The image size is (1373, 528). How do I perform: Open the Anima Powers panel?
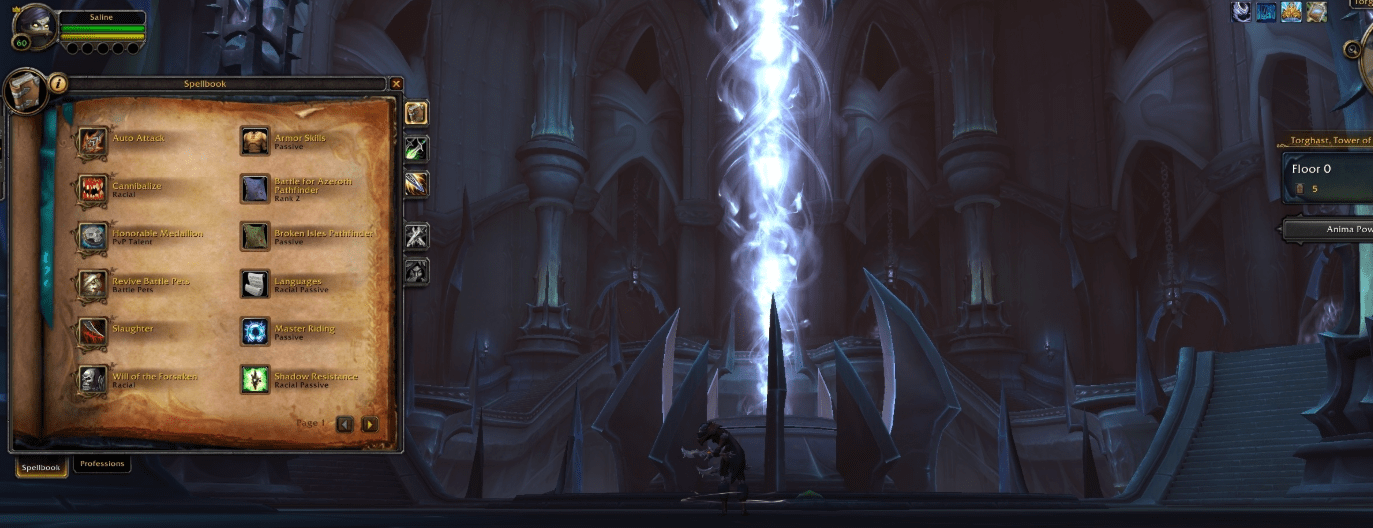[1330, 229]
